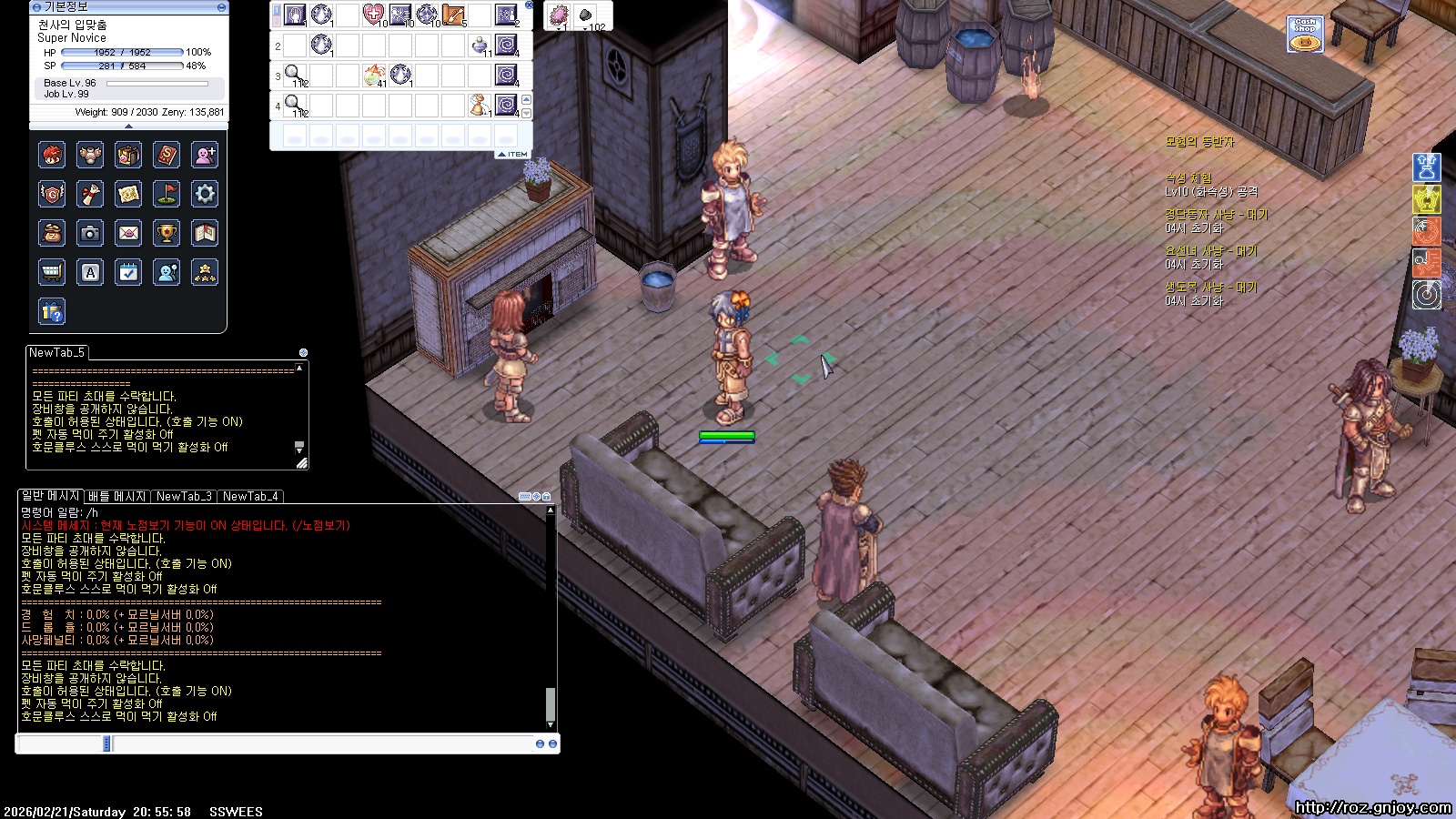Close the hotkey bar window

[x=529, y=5]
